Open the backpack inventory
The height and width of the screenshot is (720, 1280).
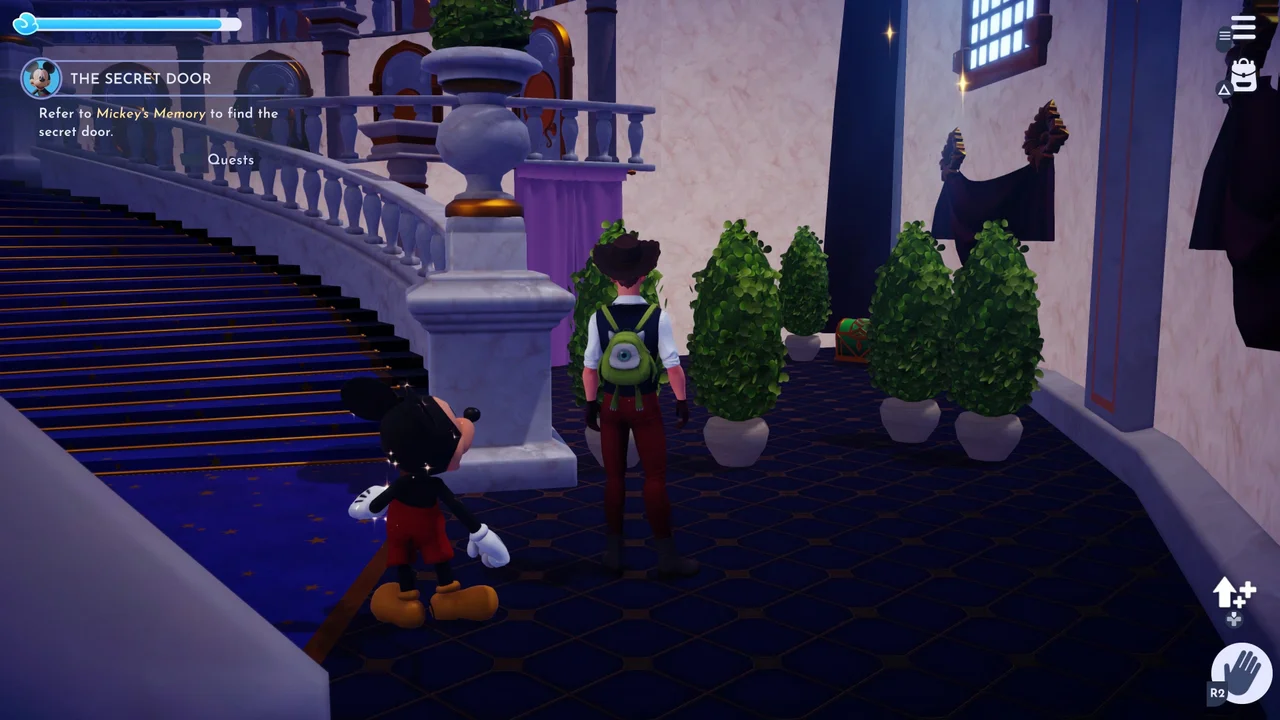pos(1242,75)
